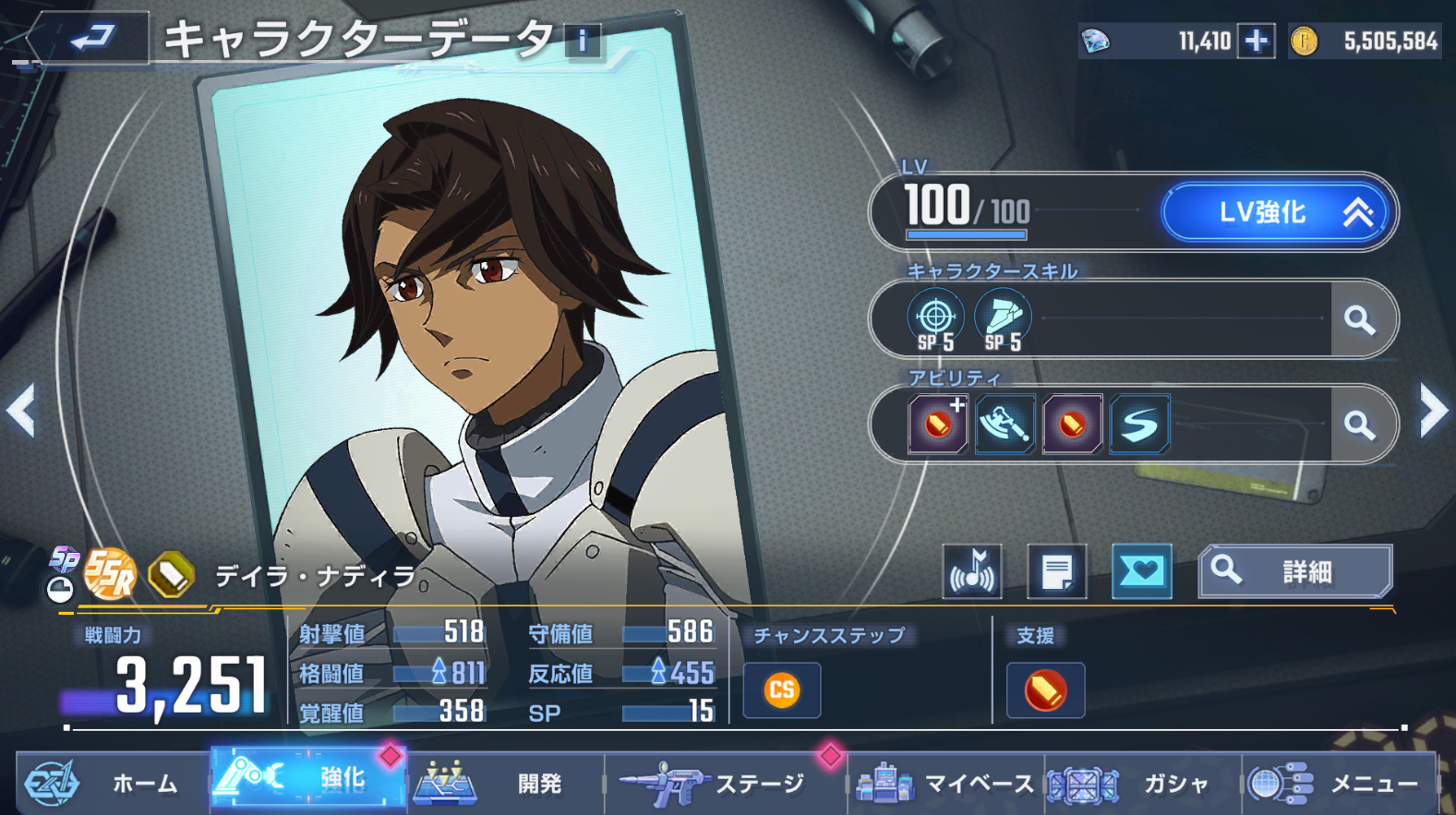Play the character voice sound icon

[x=972, y=572]
